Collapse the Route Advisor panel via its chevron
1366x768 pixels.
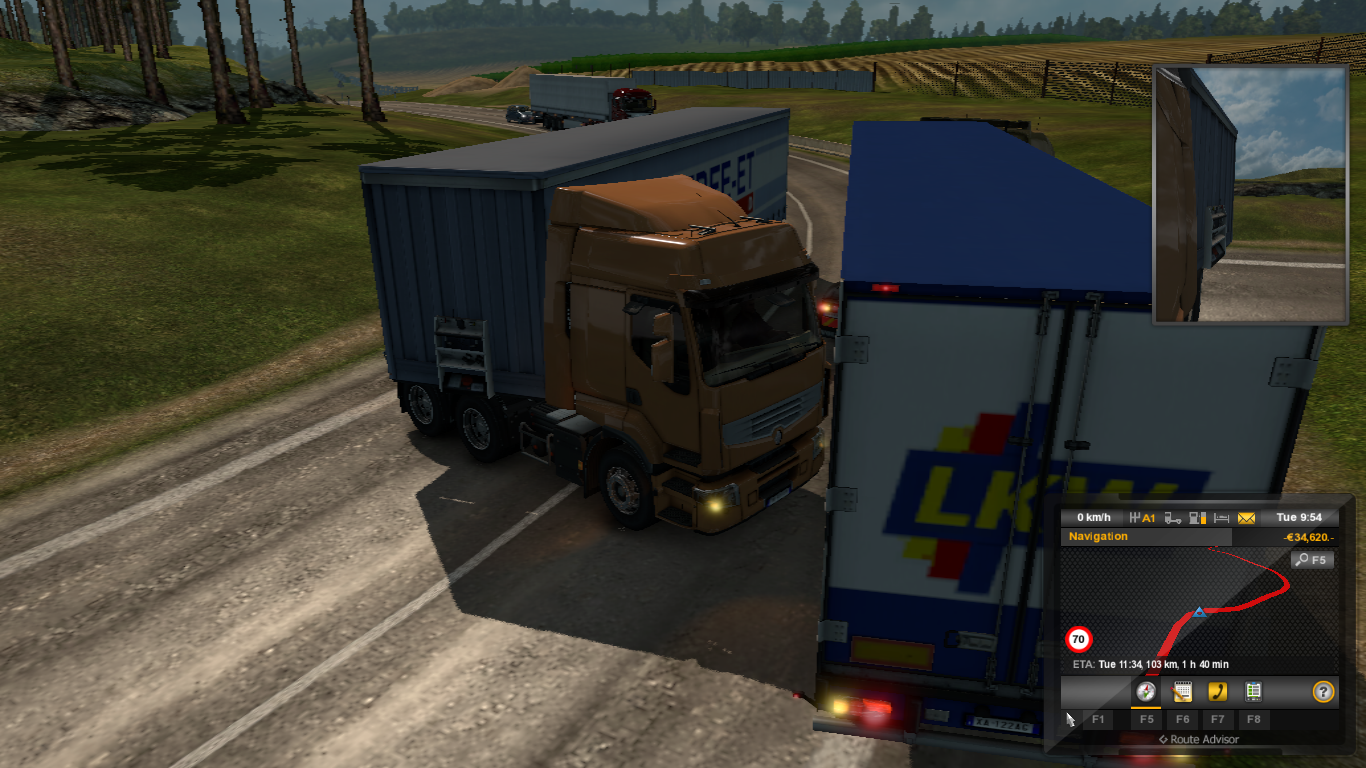(x=1163, y=739)
